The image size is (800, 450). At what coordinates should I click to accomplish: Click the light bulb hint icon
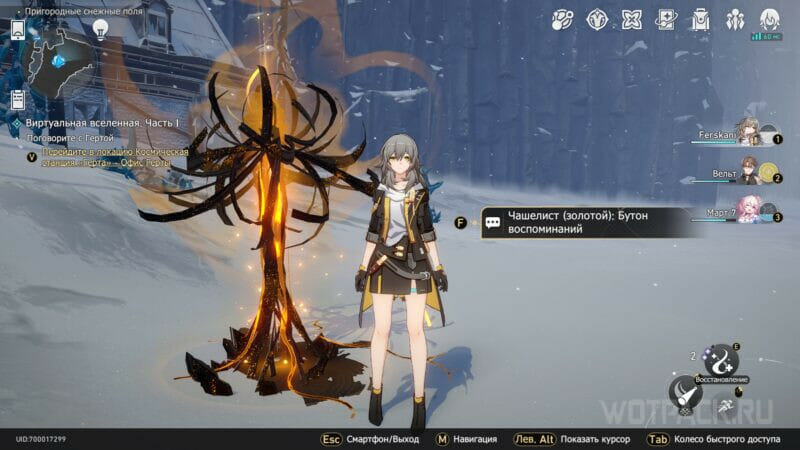coord(100,30)
